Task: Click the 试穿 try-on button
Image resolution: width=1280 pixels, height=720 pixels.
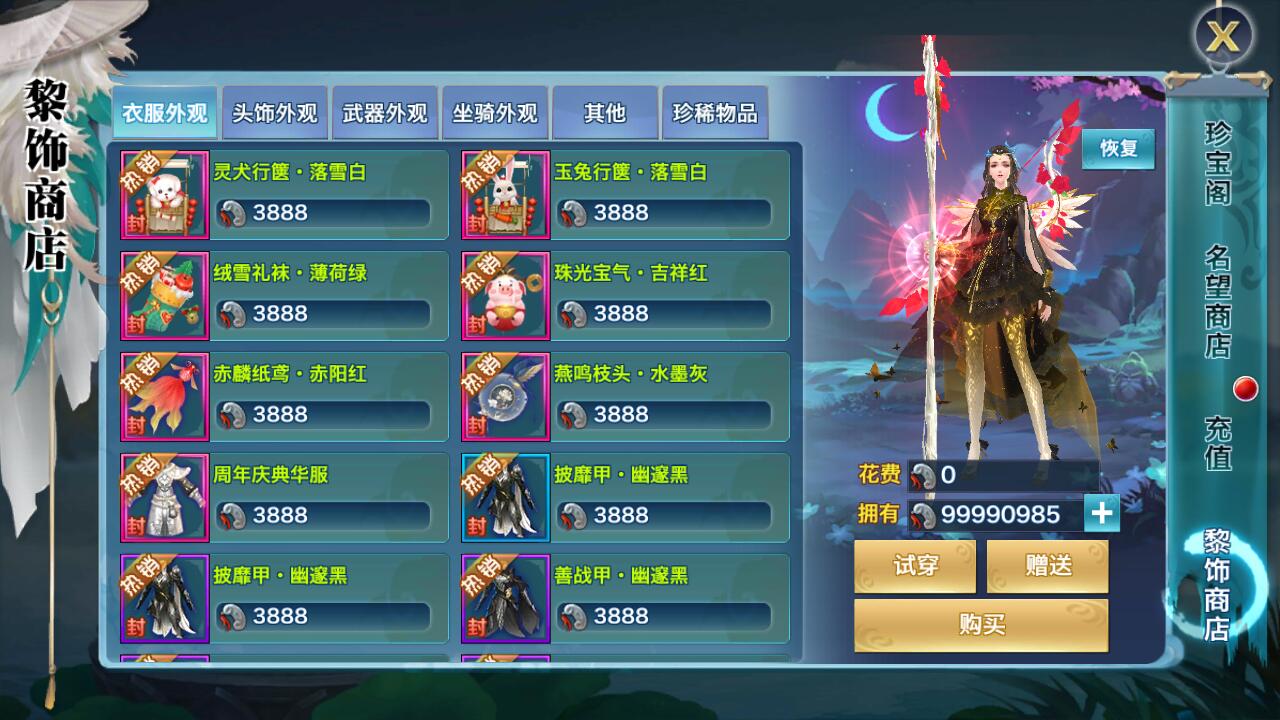Action: click(x=916, y=565)
